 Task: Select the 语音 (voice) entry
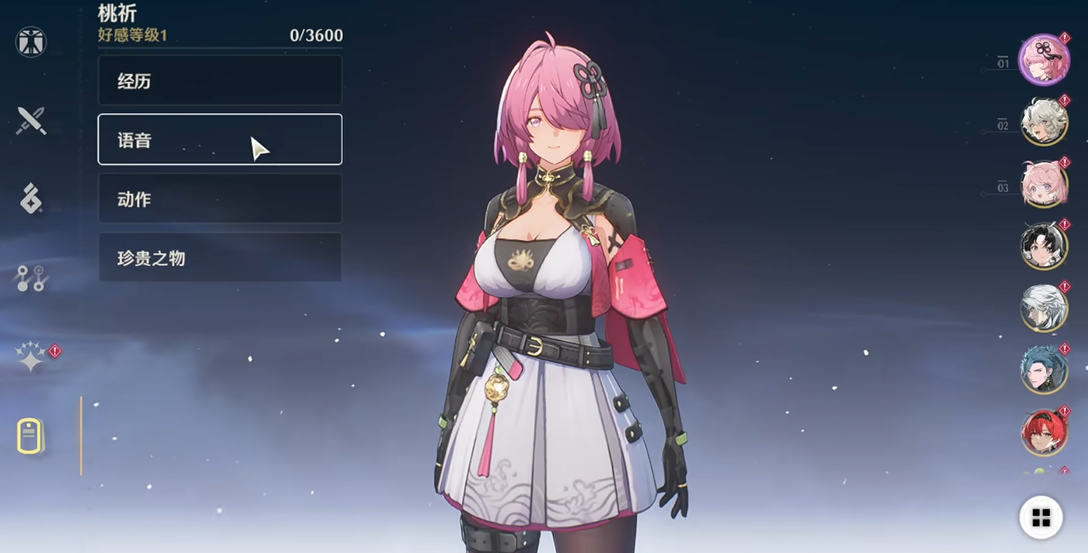pyautogui.click(x=220, y=139)
